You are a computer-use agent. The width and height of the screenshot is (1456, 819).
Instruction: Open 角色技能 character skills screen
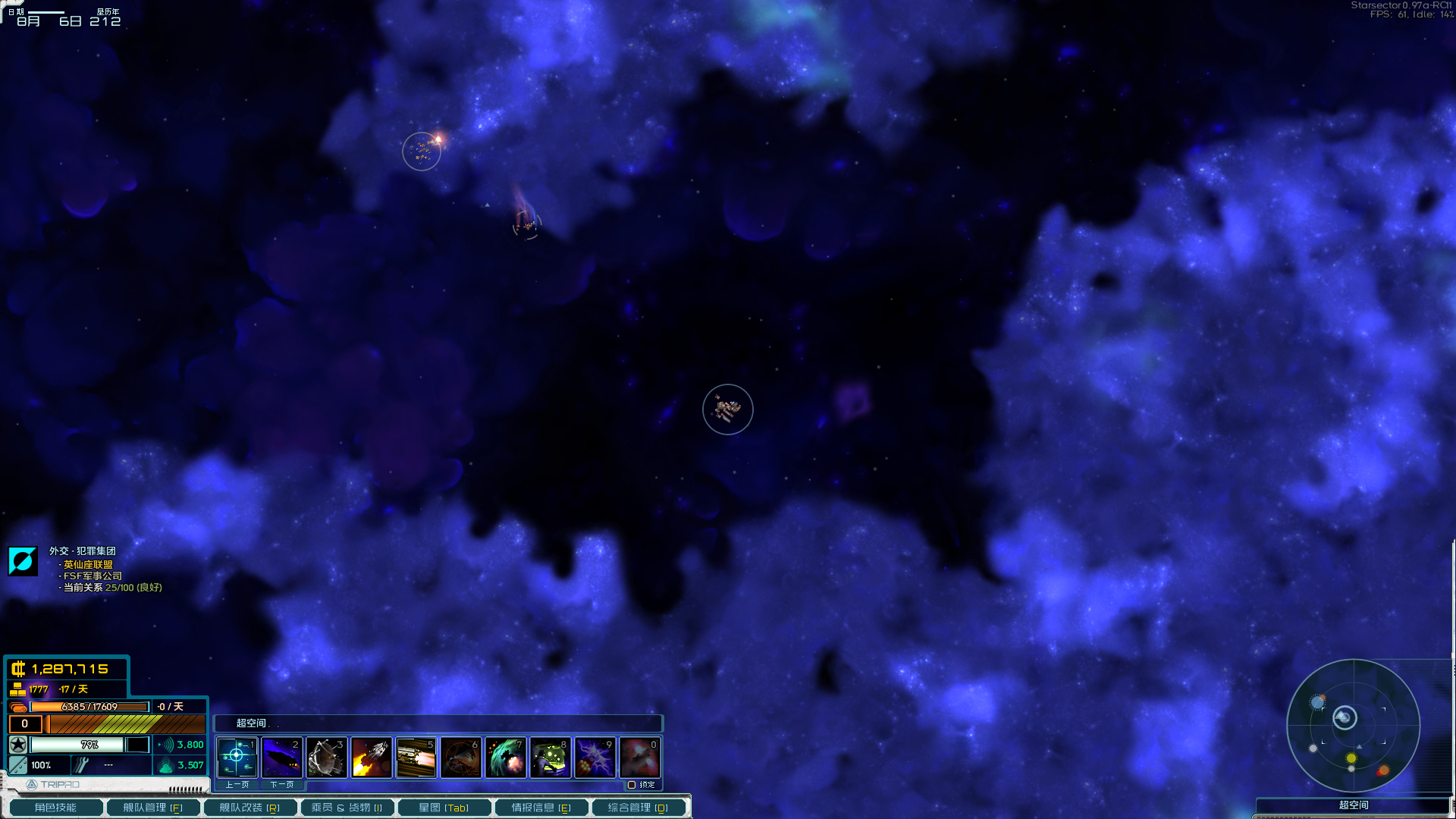(55, 807)
